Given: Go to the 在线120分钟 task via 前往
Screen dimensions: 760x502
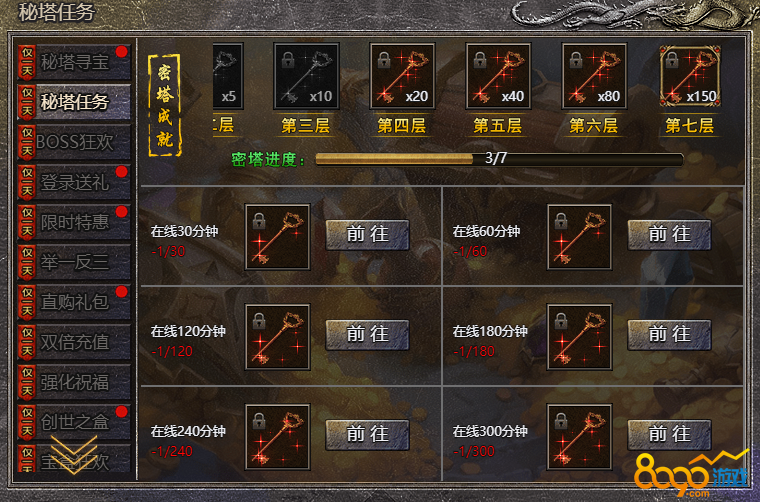Looking at the screenshot, I should coord(367,334).
